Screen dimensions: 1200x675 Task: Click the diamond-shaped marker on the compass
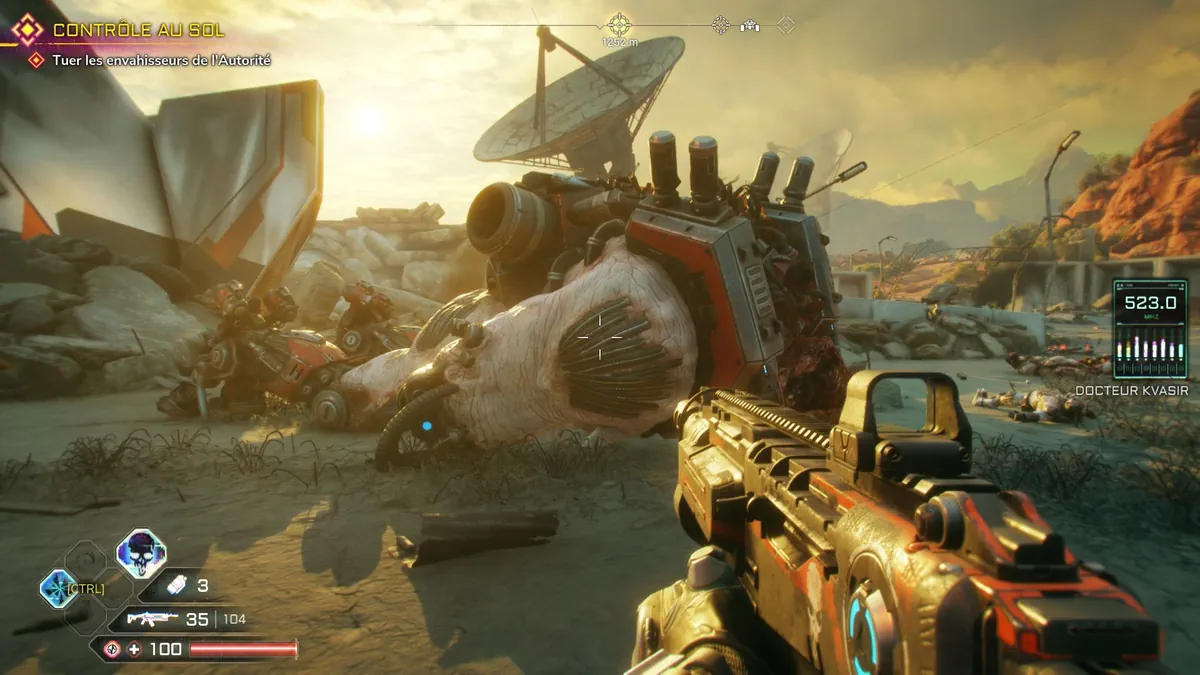[787, 25]
